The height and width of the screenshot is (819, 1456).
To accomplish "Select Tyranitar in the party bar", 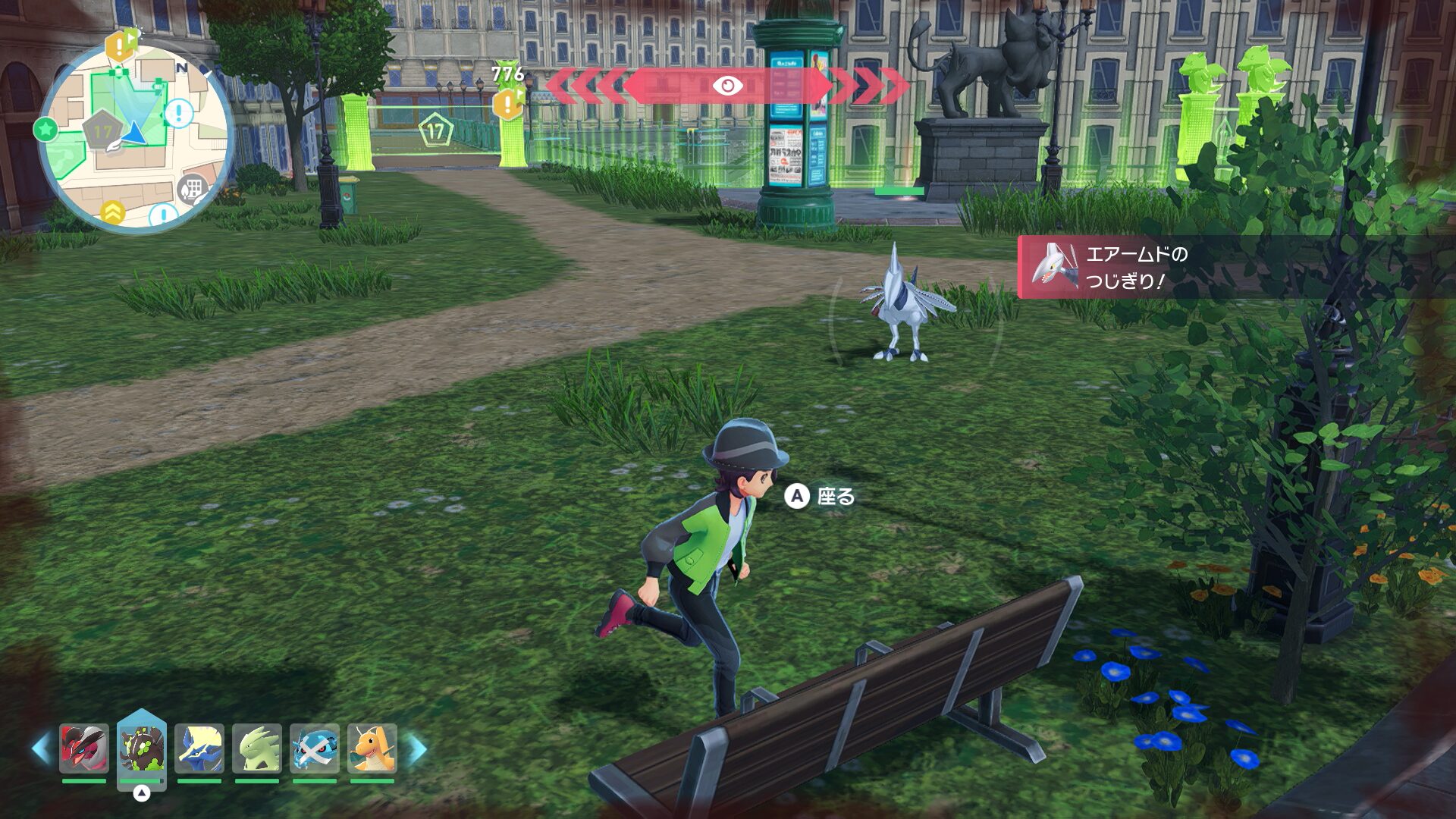I will tap(257, 748).
